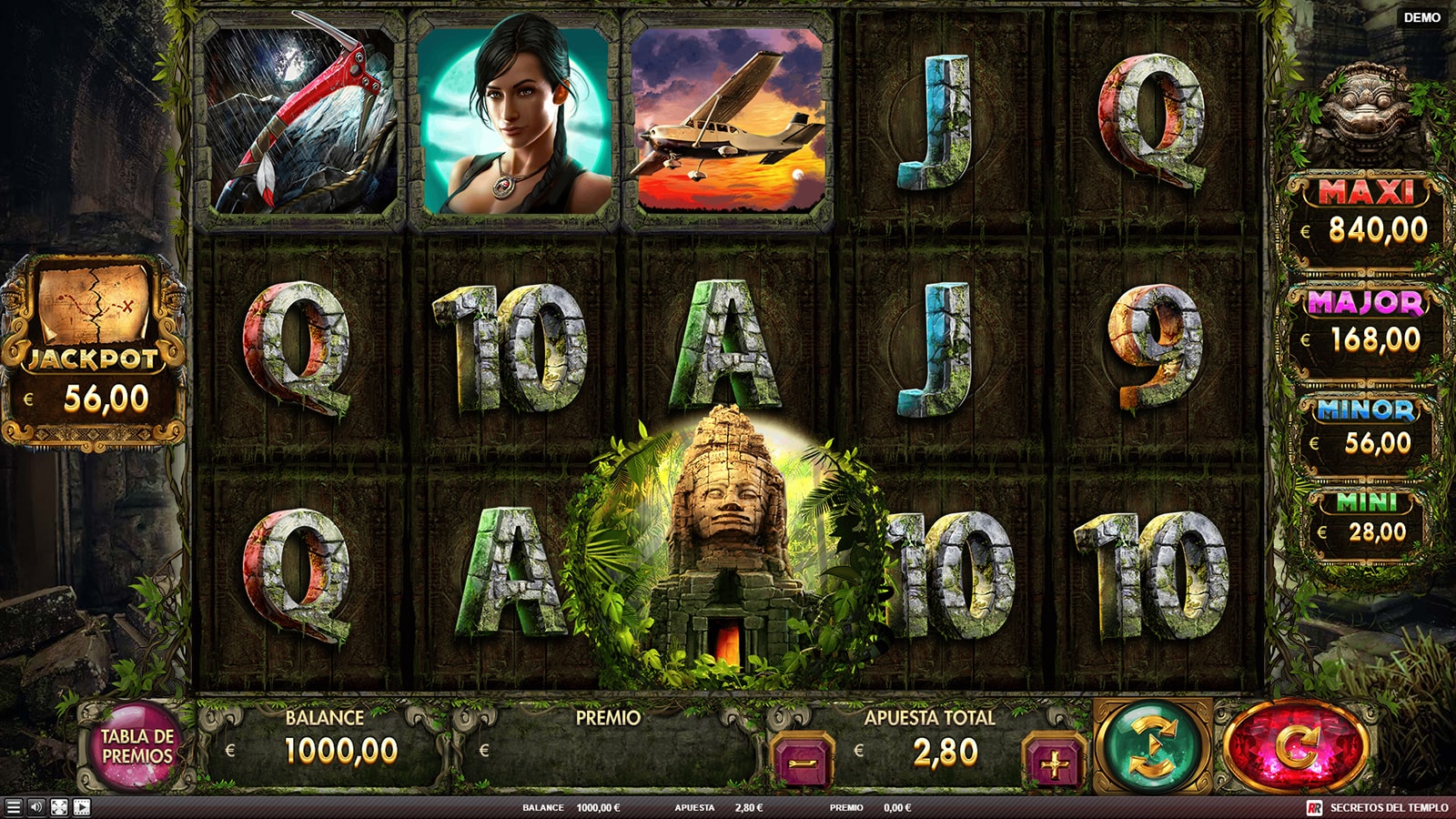The height and width of the screenshot is (819, 1456).
Task: Start autoplay with the green orb button
Action: pyautogui.click(x=1152, y=746)
